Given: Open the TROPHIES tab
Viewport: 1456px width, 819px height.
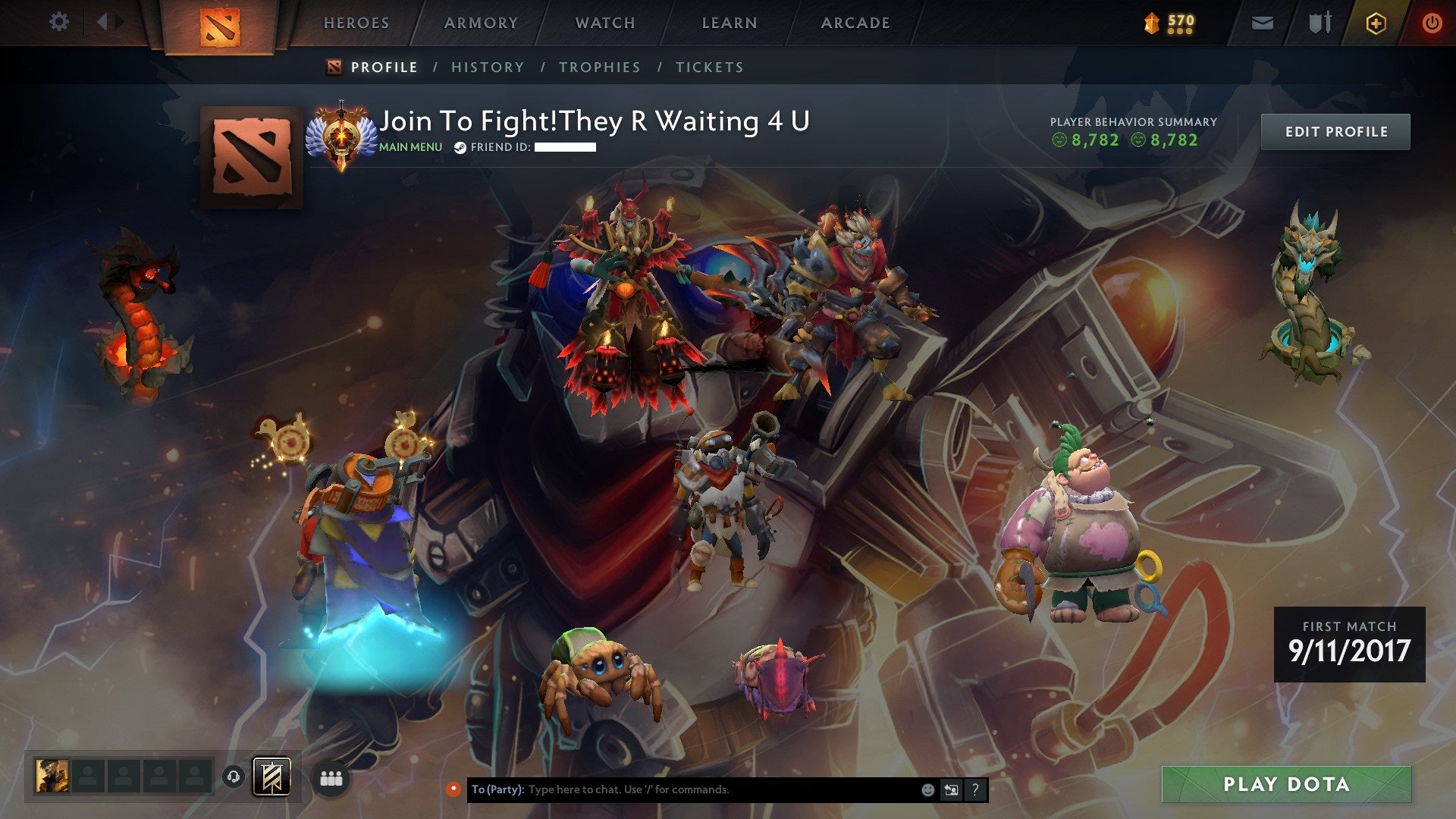Looking at the screenshot, I should point(600,67).
